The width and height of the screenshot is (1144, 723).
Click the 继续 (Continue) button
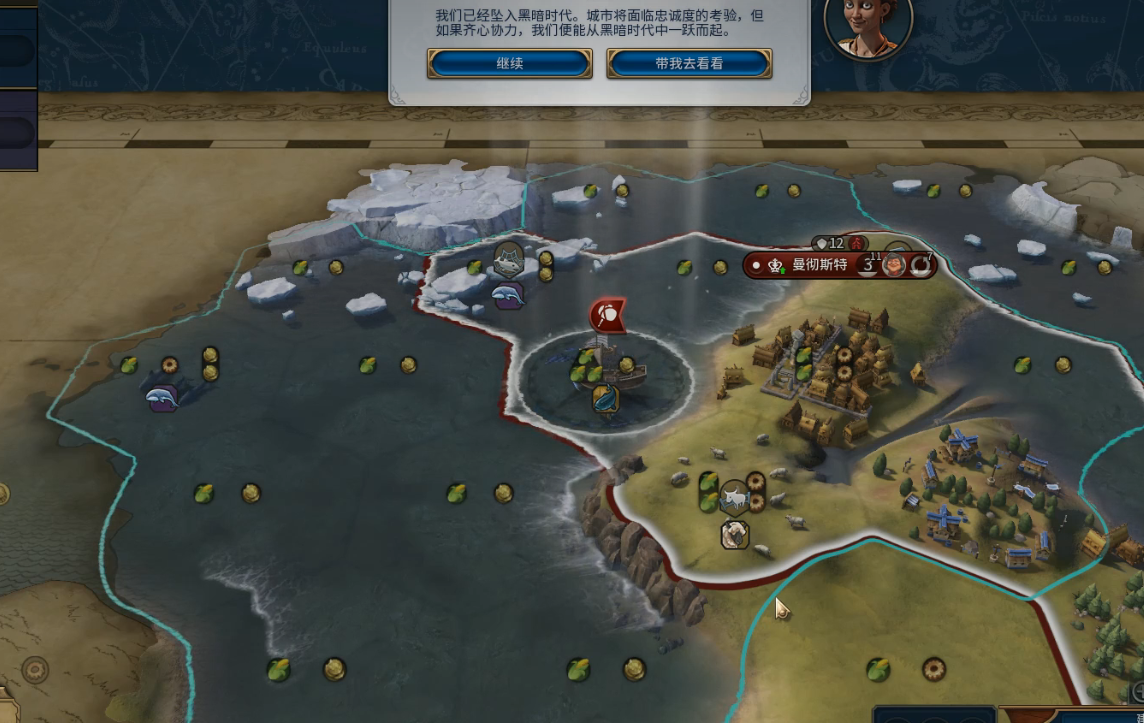(509, 63)
